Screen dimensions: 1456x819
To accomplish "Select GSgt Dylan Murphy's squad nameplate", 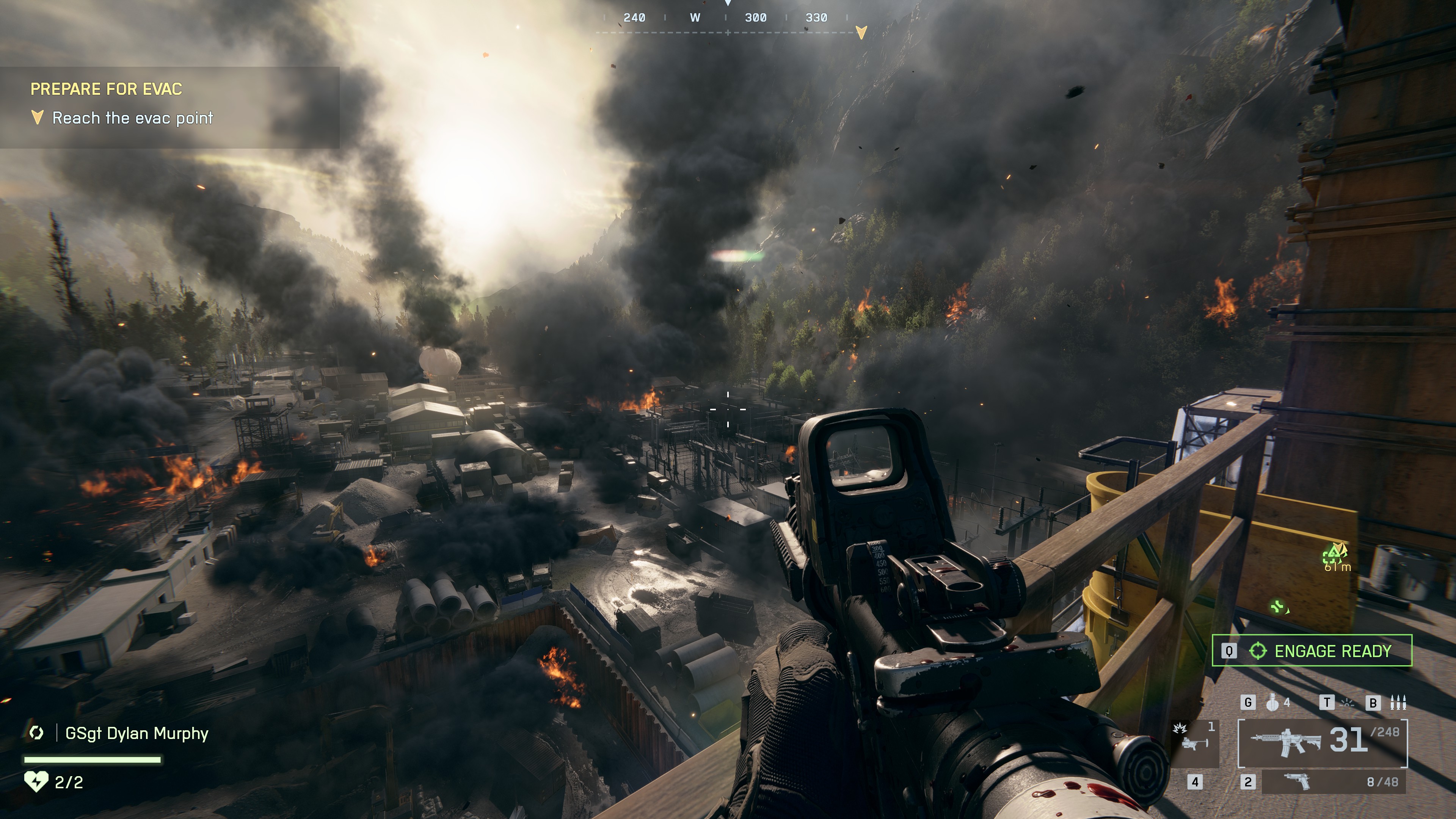I will 136,733.
